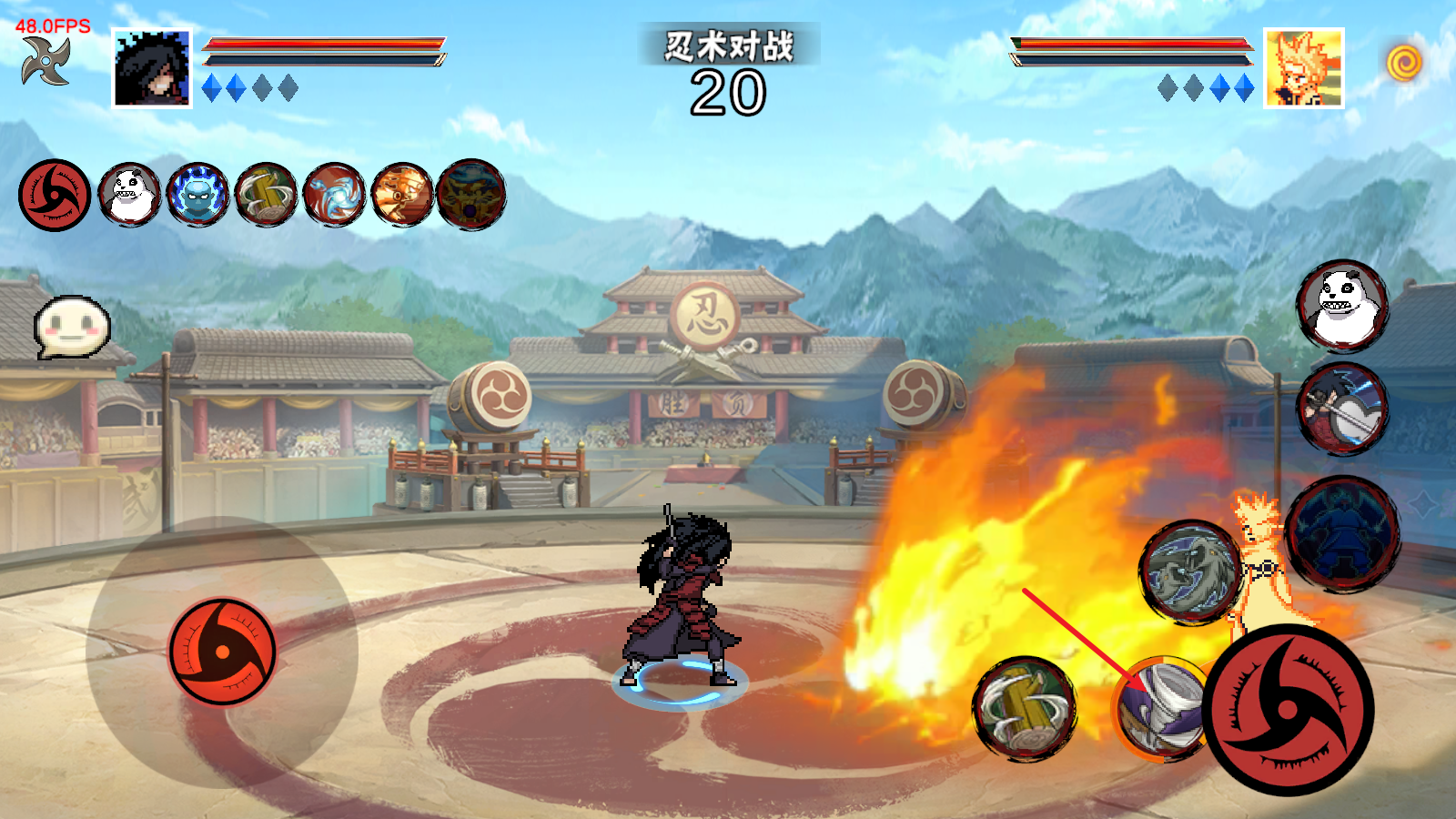Click the Sharingan virtual joystick knob
Viewport: 1456px width, 819px height.
point(222,652)
